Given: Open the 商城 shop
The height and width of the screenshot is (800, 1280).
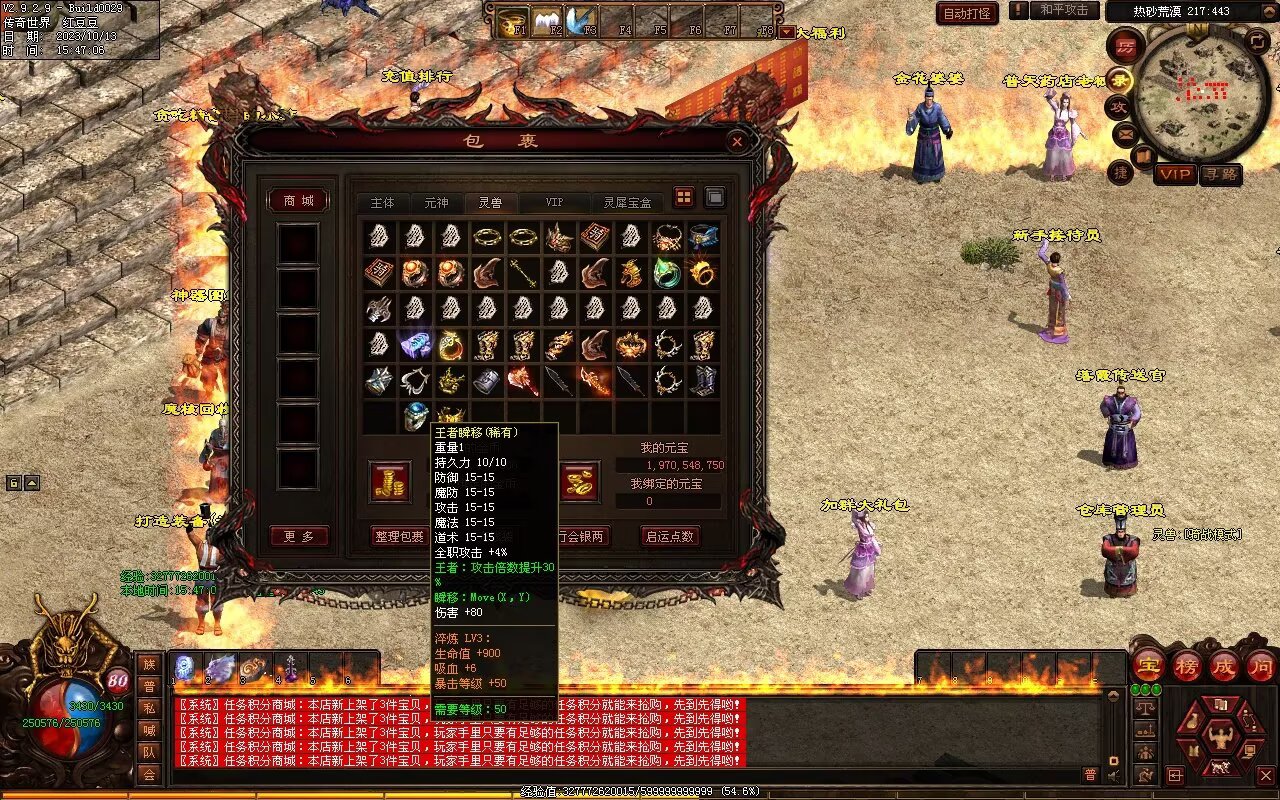Looking at the screenshot, I should (298, 201).
